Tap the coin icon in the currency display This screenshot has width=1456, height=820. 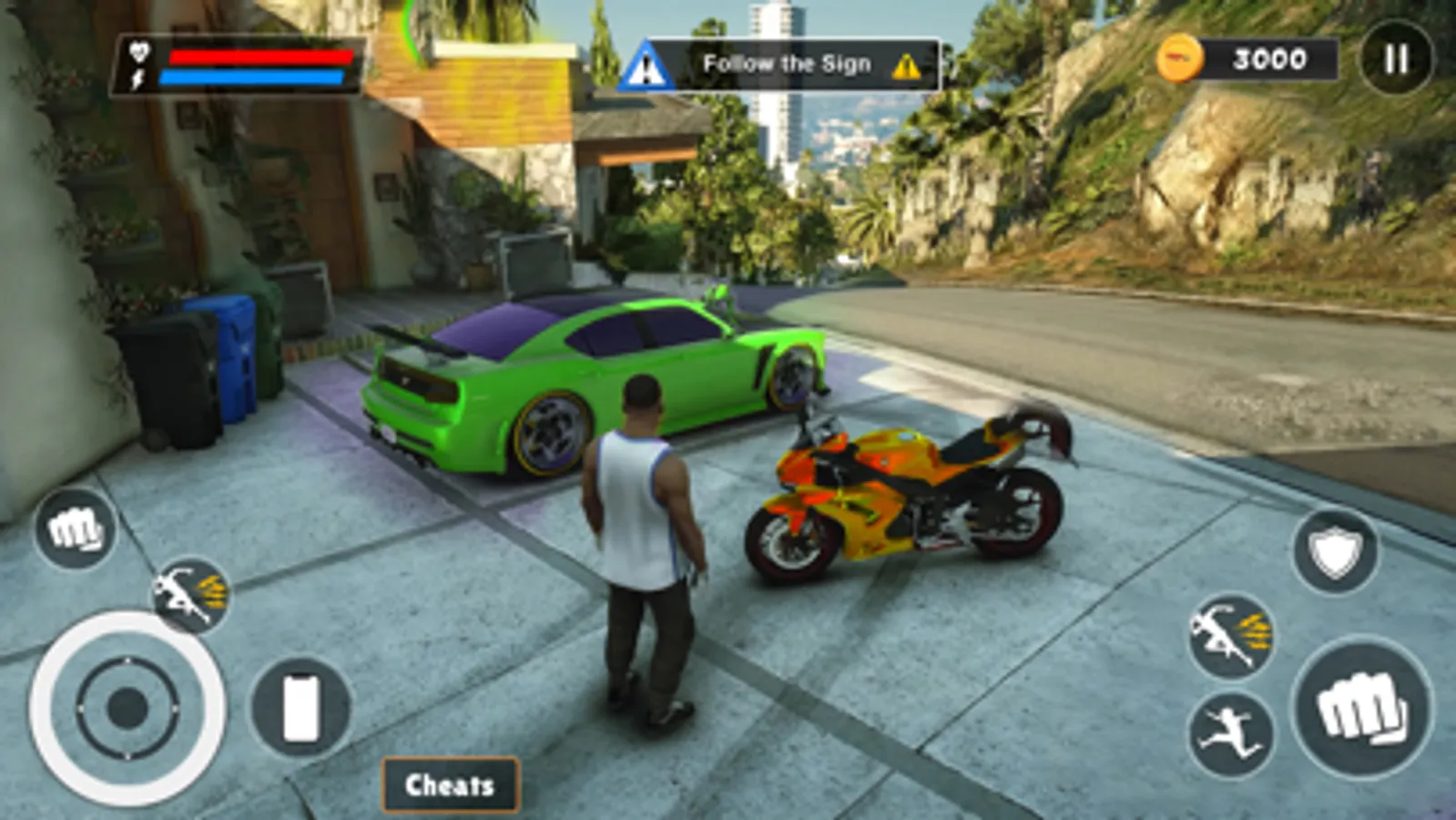(x=1182, y=59)
